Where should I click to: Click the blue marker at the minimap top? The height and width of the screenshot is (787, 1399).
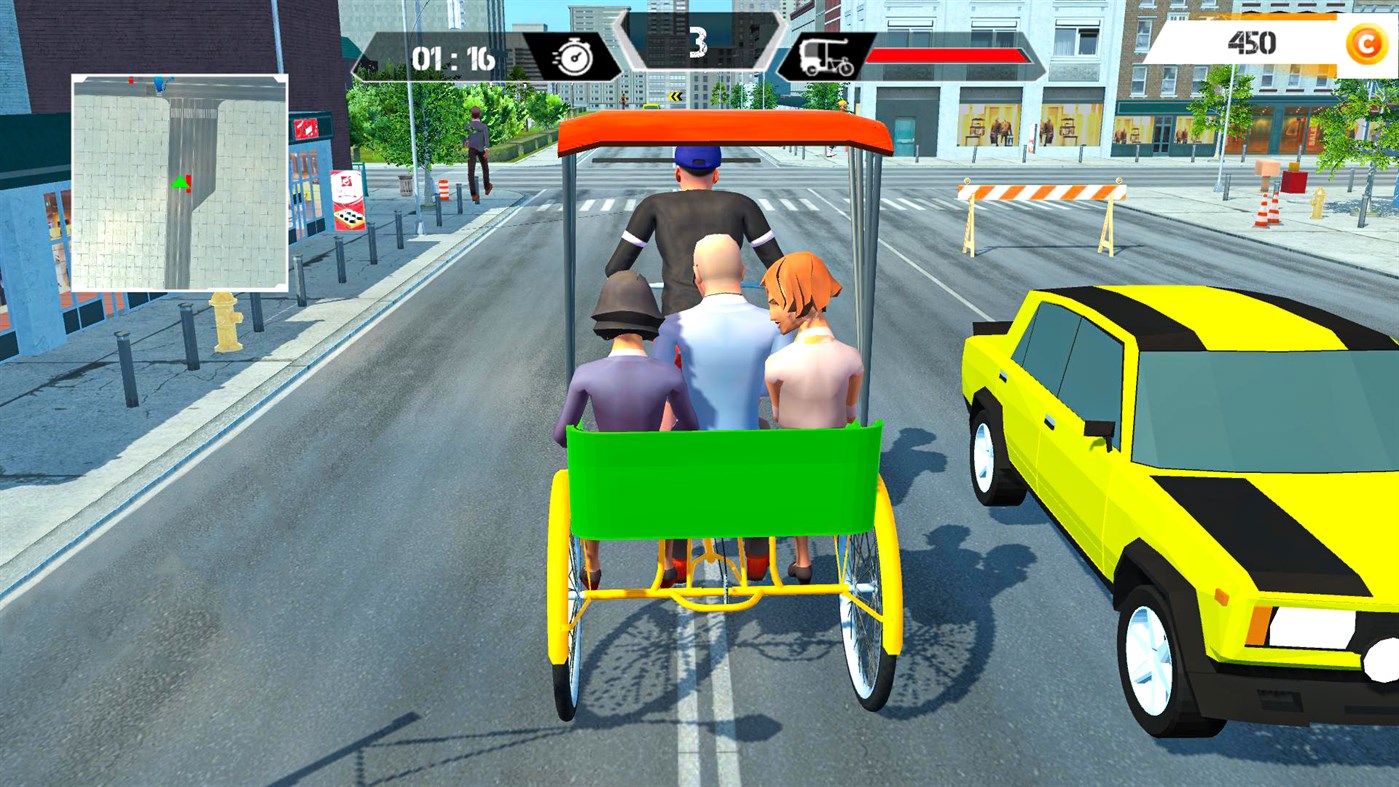(158, 84)
